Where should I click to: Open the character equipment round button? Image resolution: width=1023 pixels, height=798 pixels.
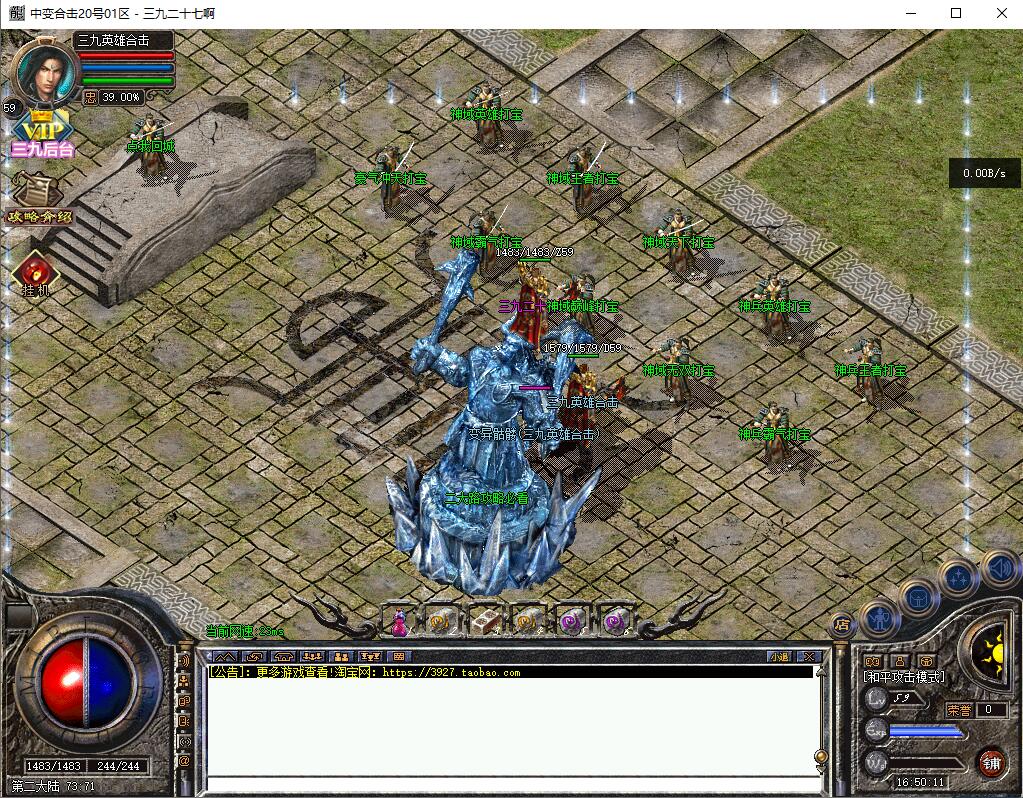(879, 617)
